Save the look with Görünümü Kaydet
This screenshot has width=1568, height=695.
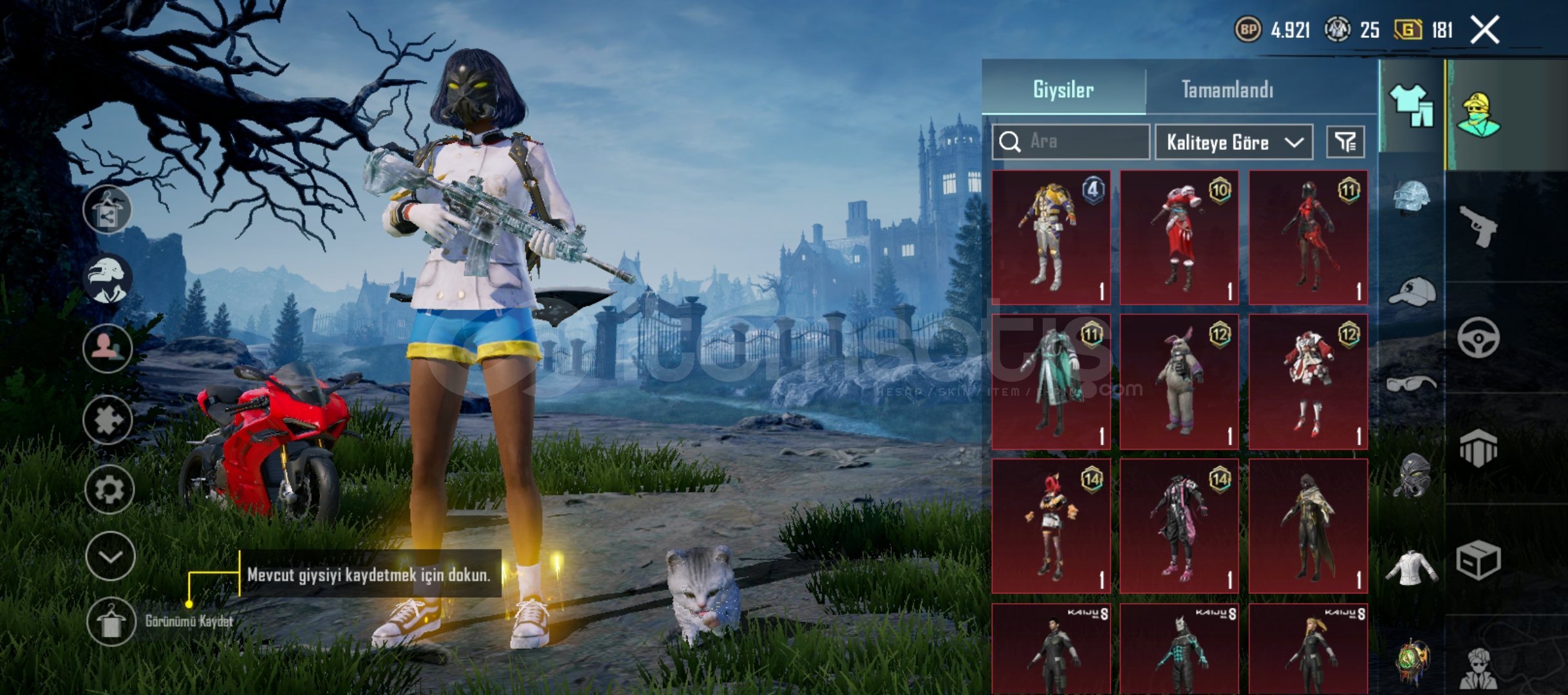111,622
